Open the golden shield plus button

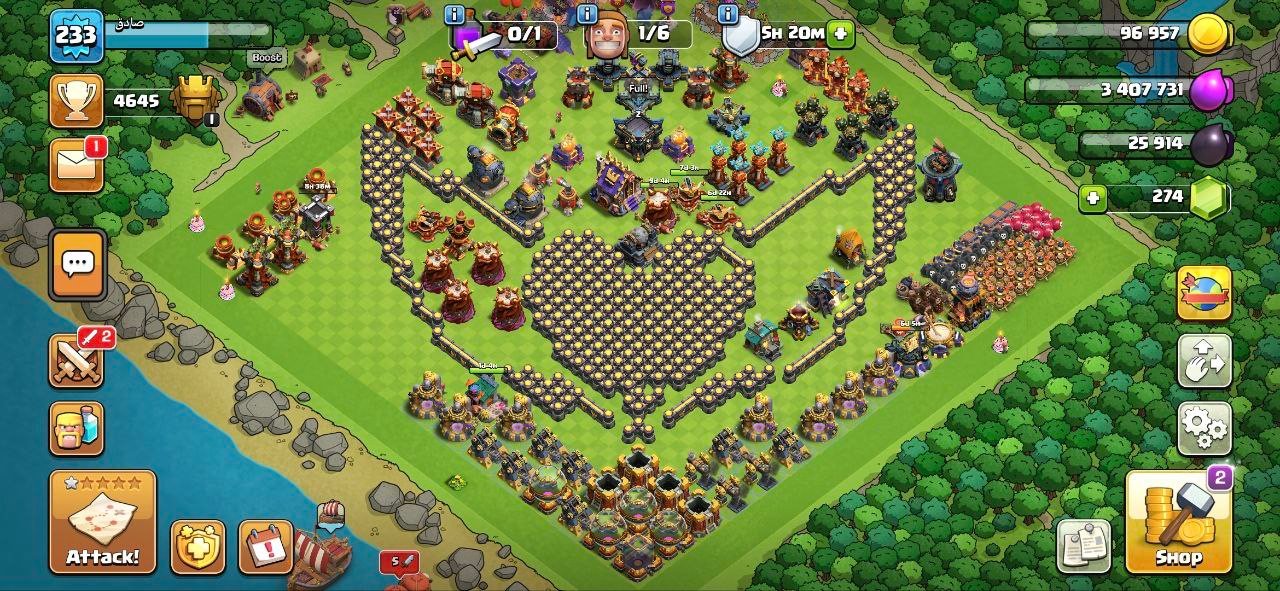[197, 547]
